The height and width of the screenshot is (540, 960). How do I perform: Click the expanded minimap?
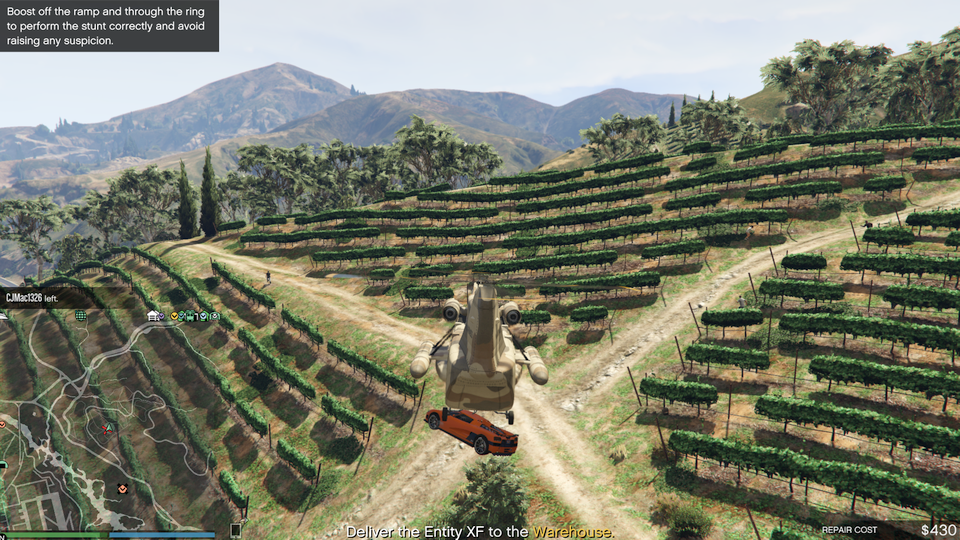110,420
